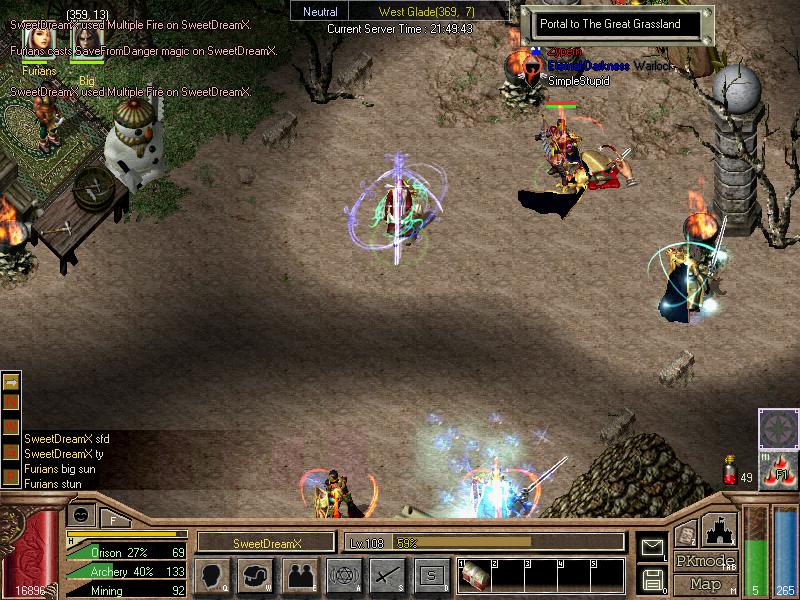Open the character head profile button
The image size is (800, 600).
tap(211, 575)
